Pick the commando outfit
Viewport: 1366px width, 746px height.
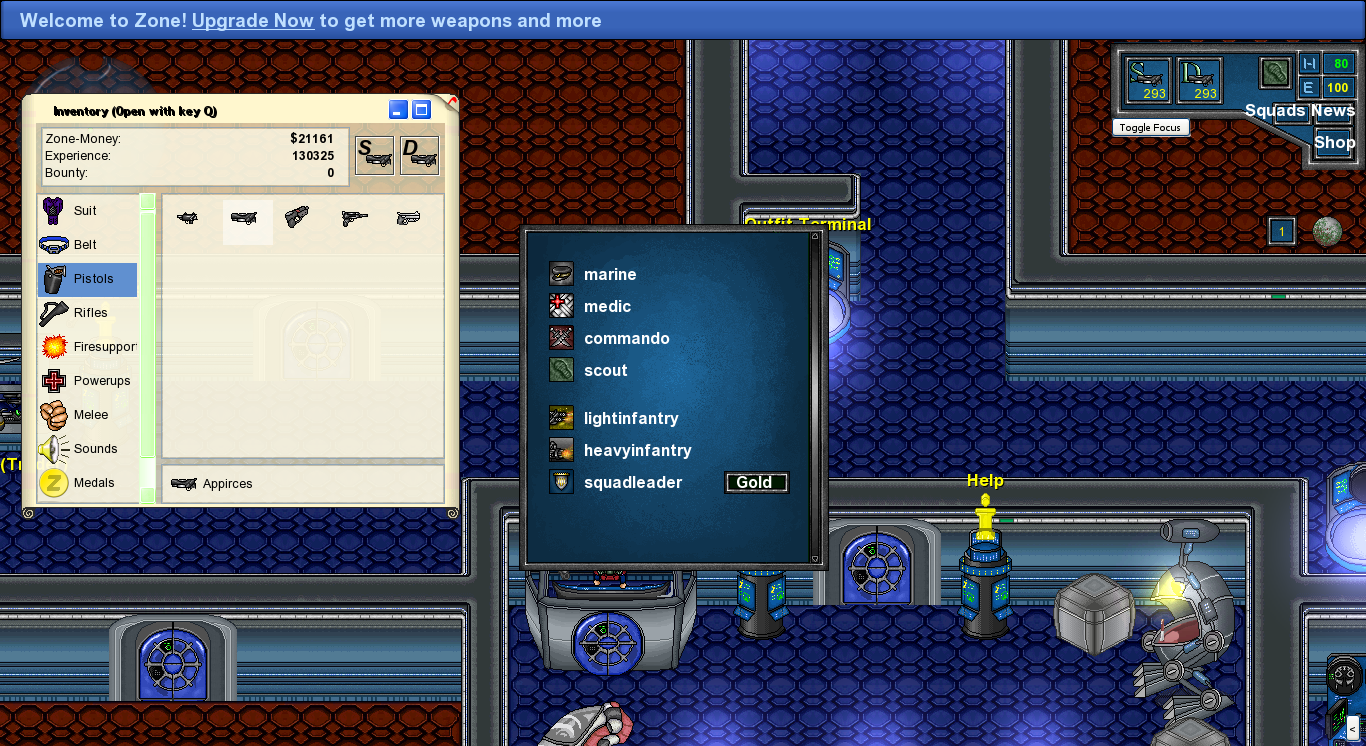pyautogui.click(x=626, y=339)
